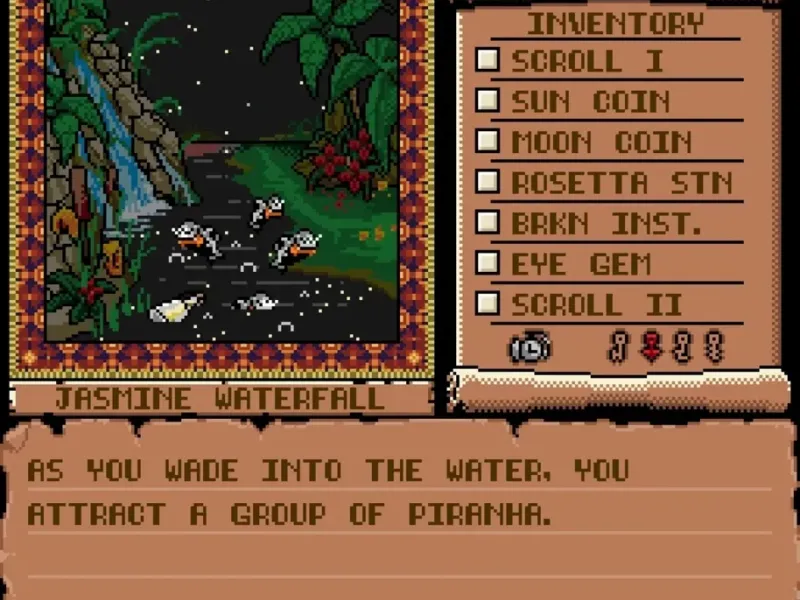Tick the Scroll II inventory item
This screenshot has width=800, height=600.
pyautogui.click(x=487, y=303)
